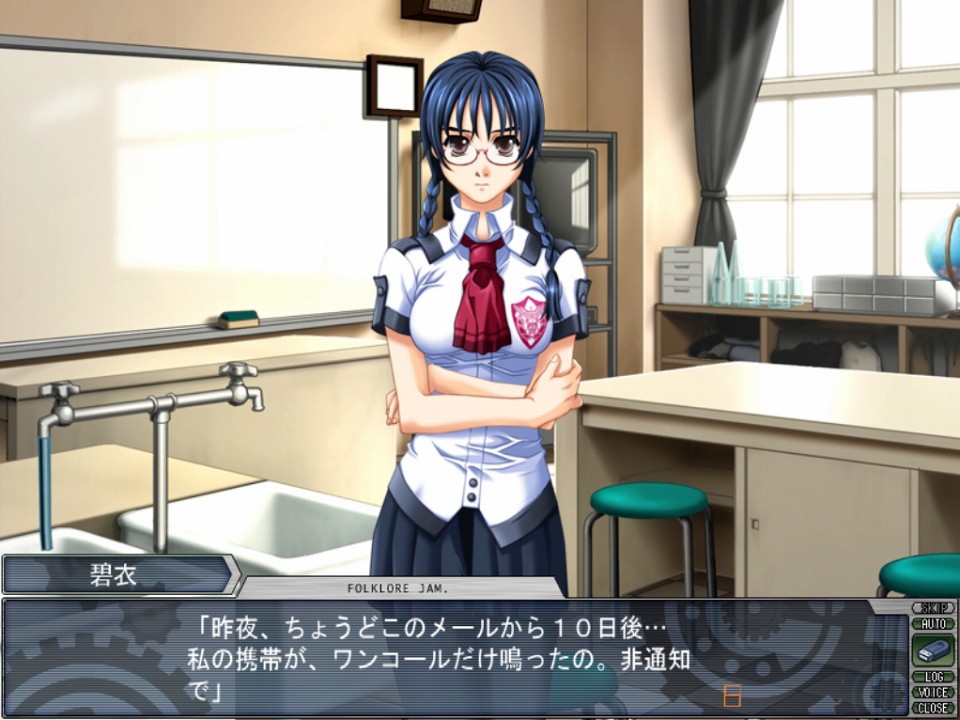960x720 pixels.
Task: Toggle AUTO text advance
Action: pos(933,623)
